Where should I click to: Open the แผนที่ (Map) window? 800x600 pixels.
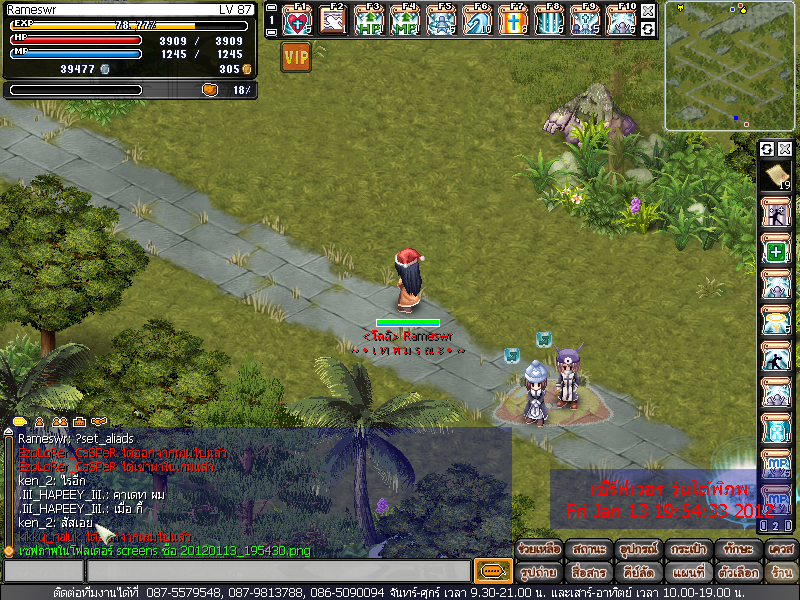tap(687, 573)
